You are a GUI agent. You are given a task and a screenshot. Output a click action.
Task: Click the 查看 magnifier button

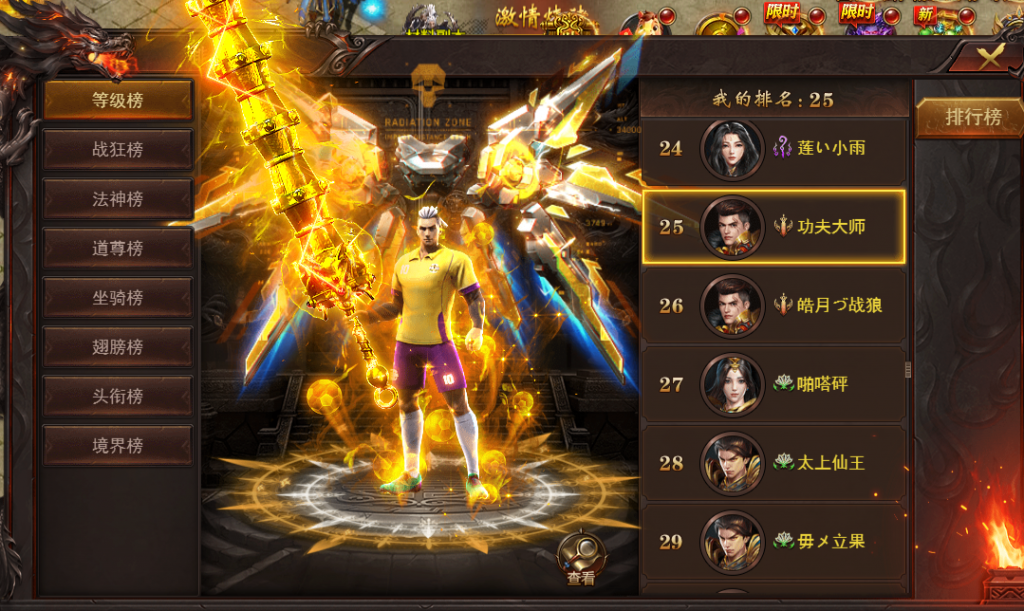tap(580, 559)
